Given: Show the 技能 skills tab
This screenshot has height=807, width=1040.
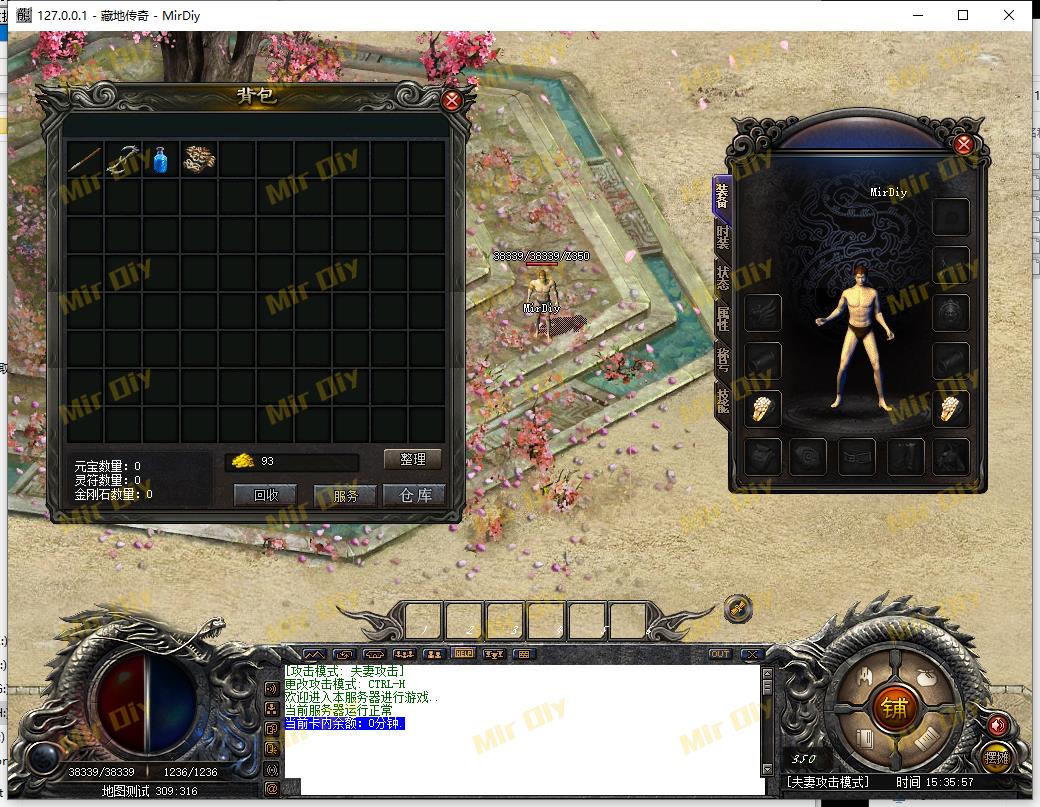Looking at the screenshot, I should coord(722,399).
